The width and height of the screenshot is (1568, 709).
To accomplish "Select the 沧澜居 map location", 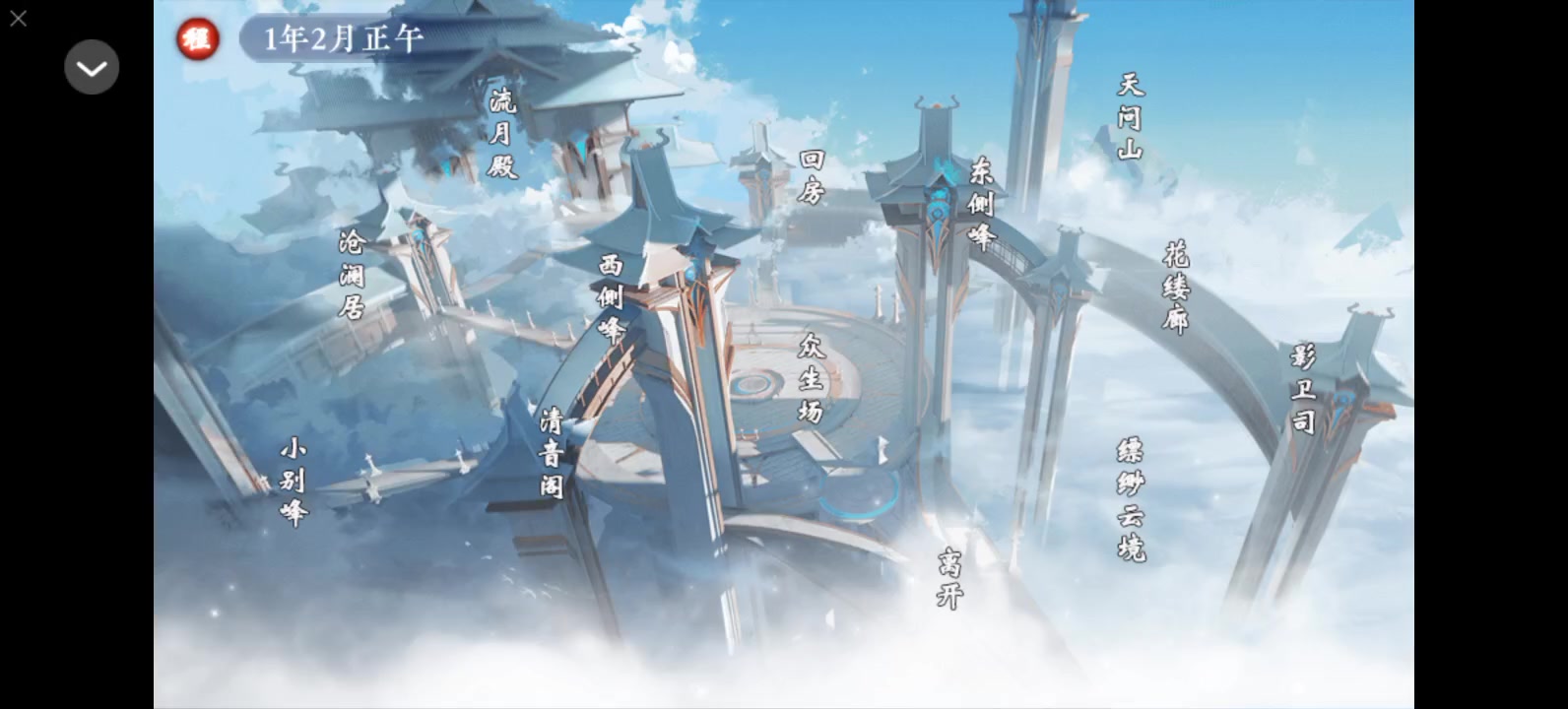I will pos(352,274).
